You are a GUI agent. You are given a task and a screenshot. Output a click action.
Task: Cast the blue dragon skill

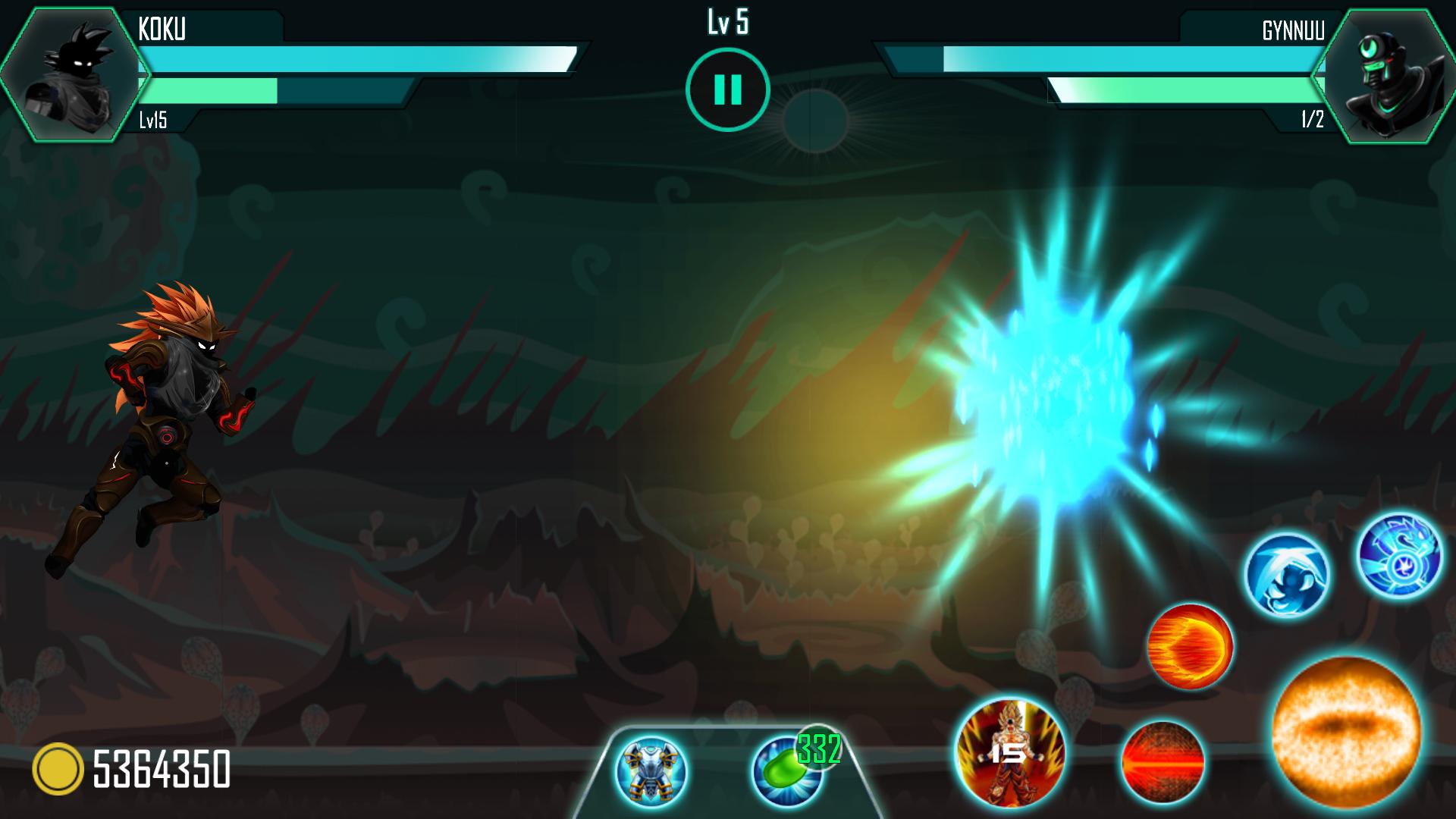point(1399,555)
